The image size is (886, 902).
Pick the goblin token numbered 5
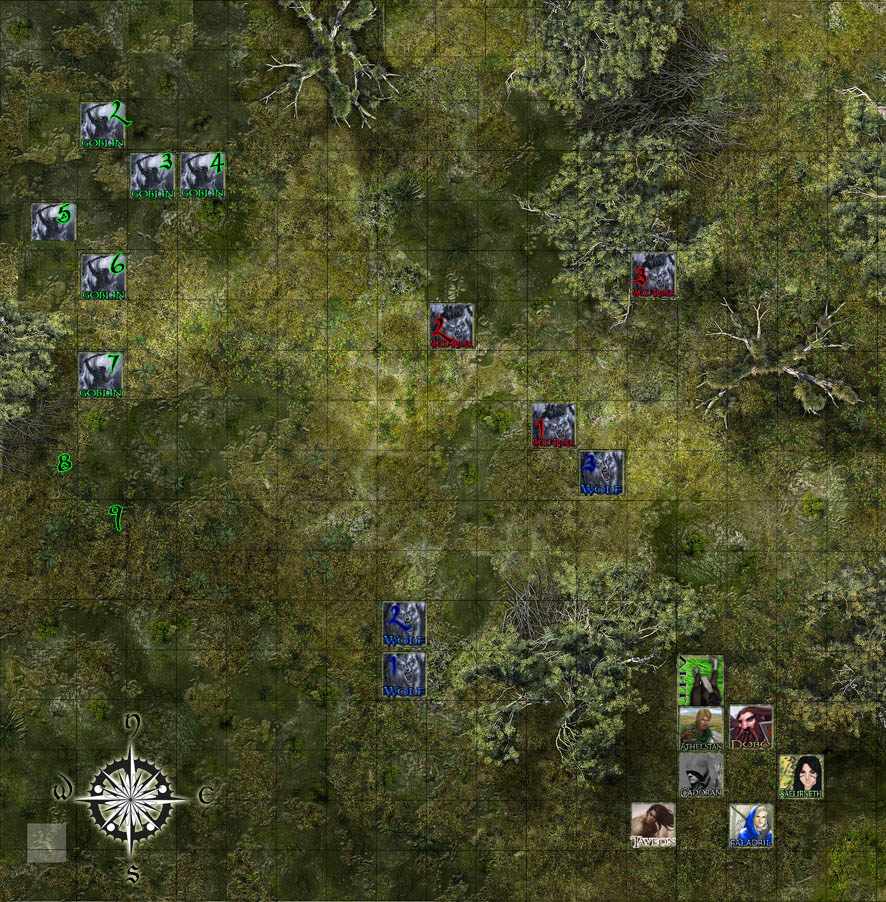[53, 222]
